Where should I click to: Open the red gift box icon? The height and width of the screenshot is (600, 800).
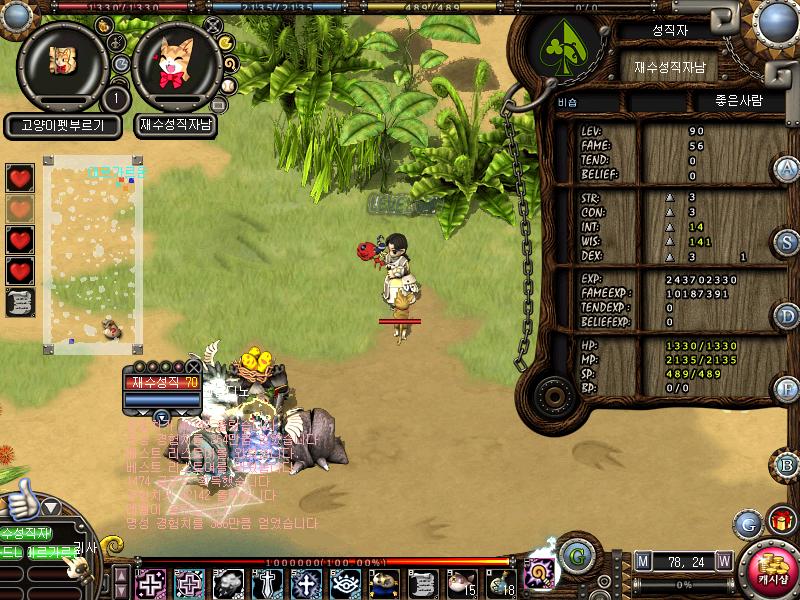(x=781, y=521)
